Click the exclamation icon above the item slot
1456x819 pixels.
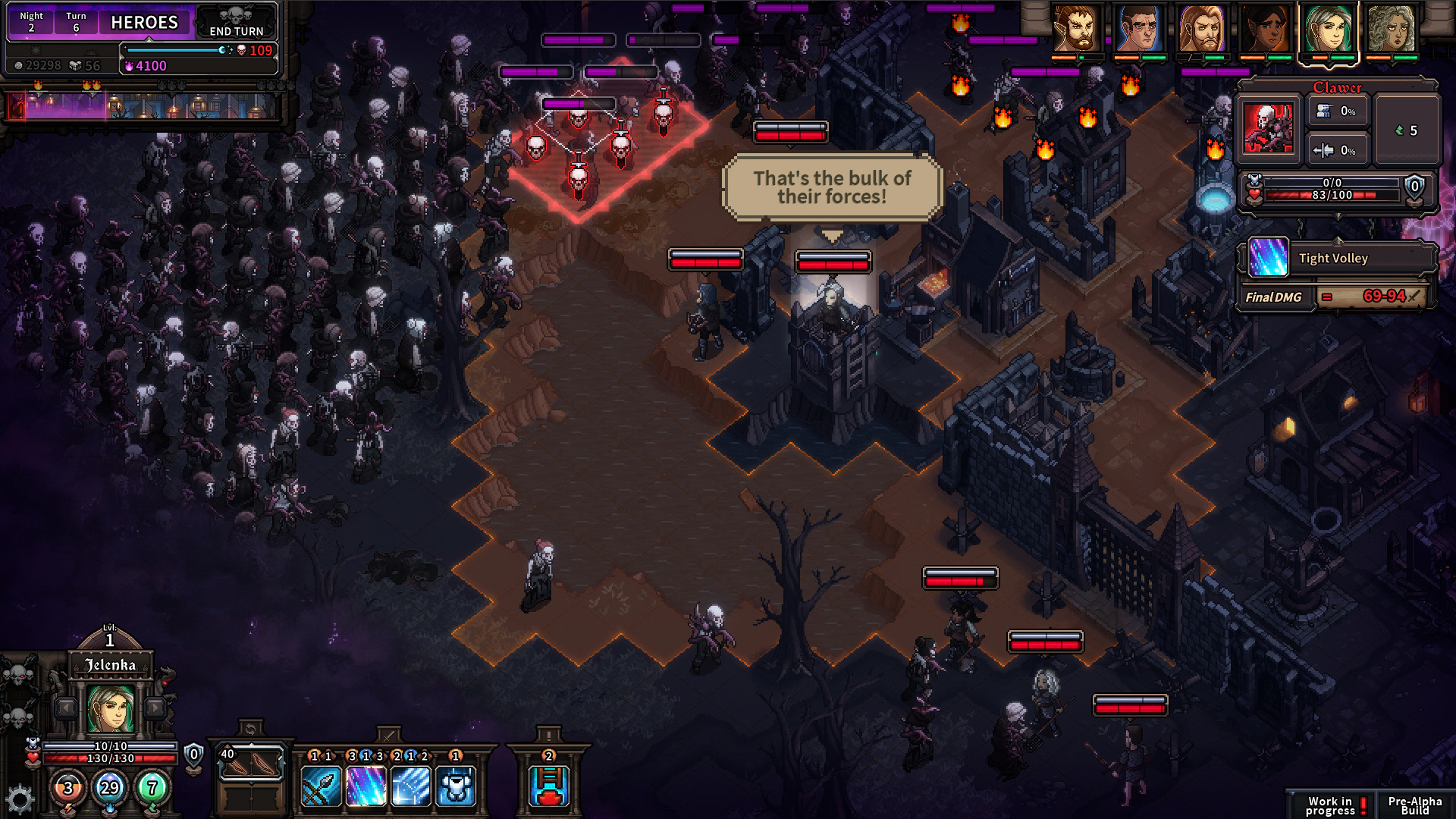[x=550, y=736]
